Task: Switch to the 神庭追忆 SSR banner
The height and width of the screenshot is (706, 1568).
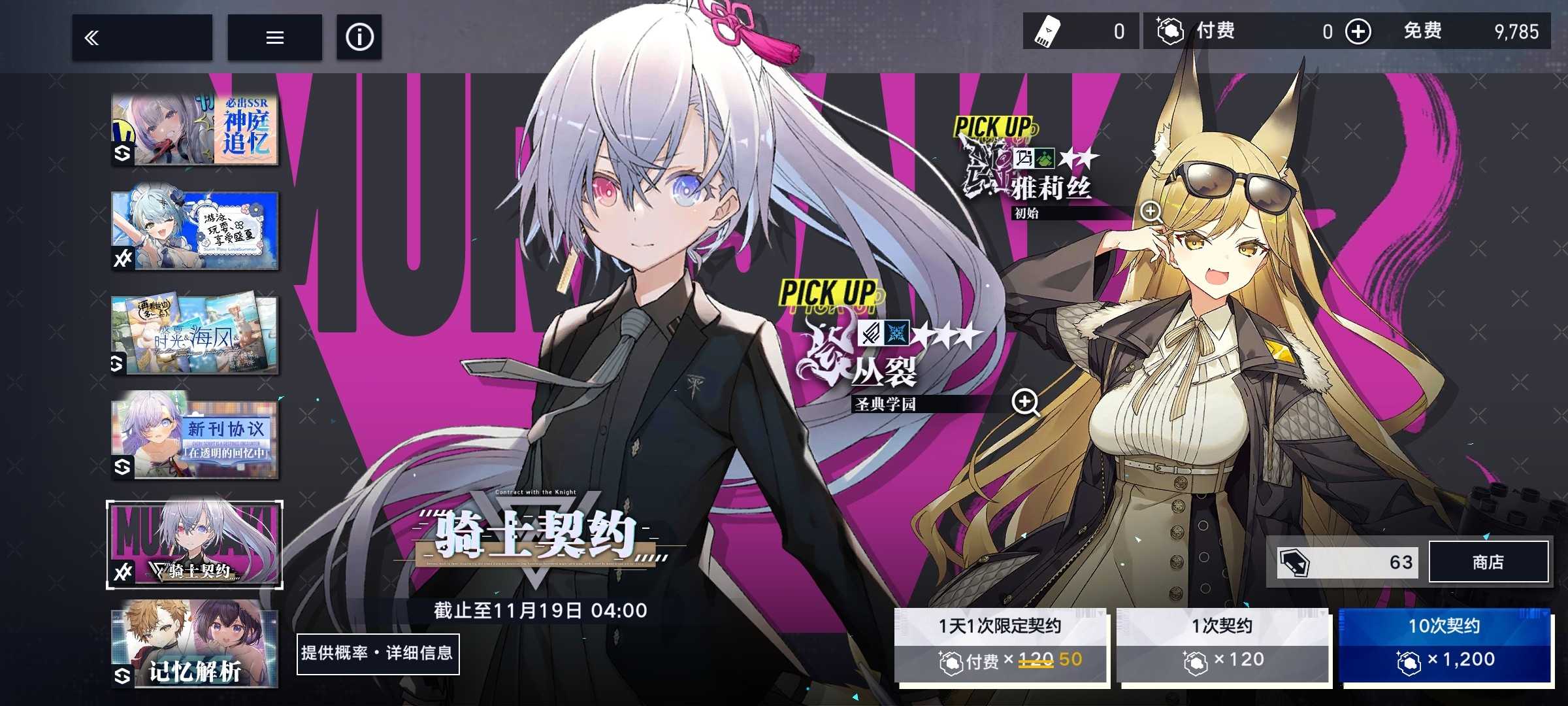Action: click(195, 129)
